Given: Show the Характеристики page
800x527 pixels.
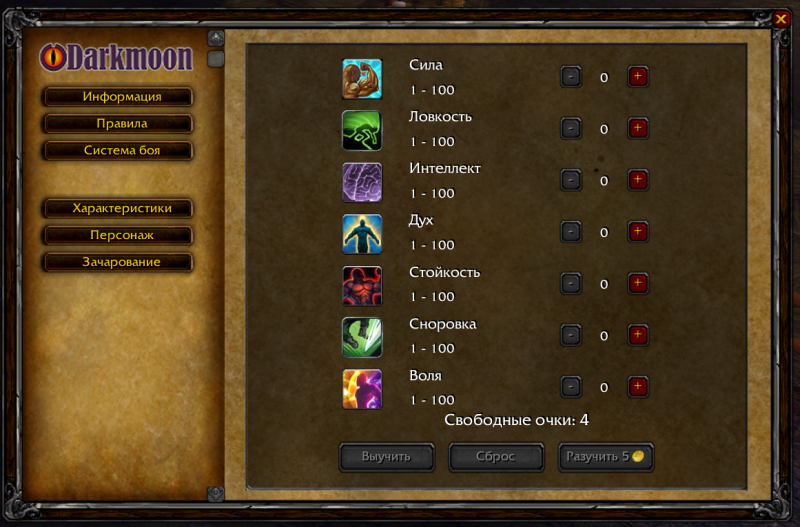Looking at the screenshot, I should (118, 208).
